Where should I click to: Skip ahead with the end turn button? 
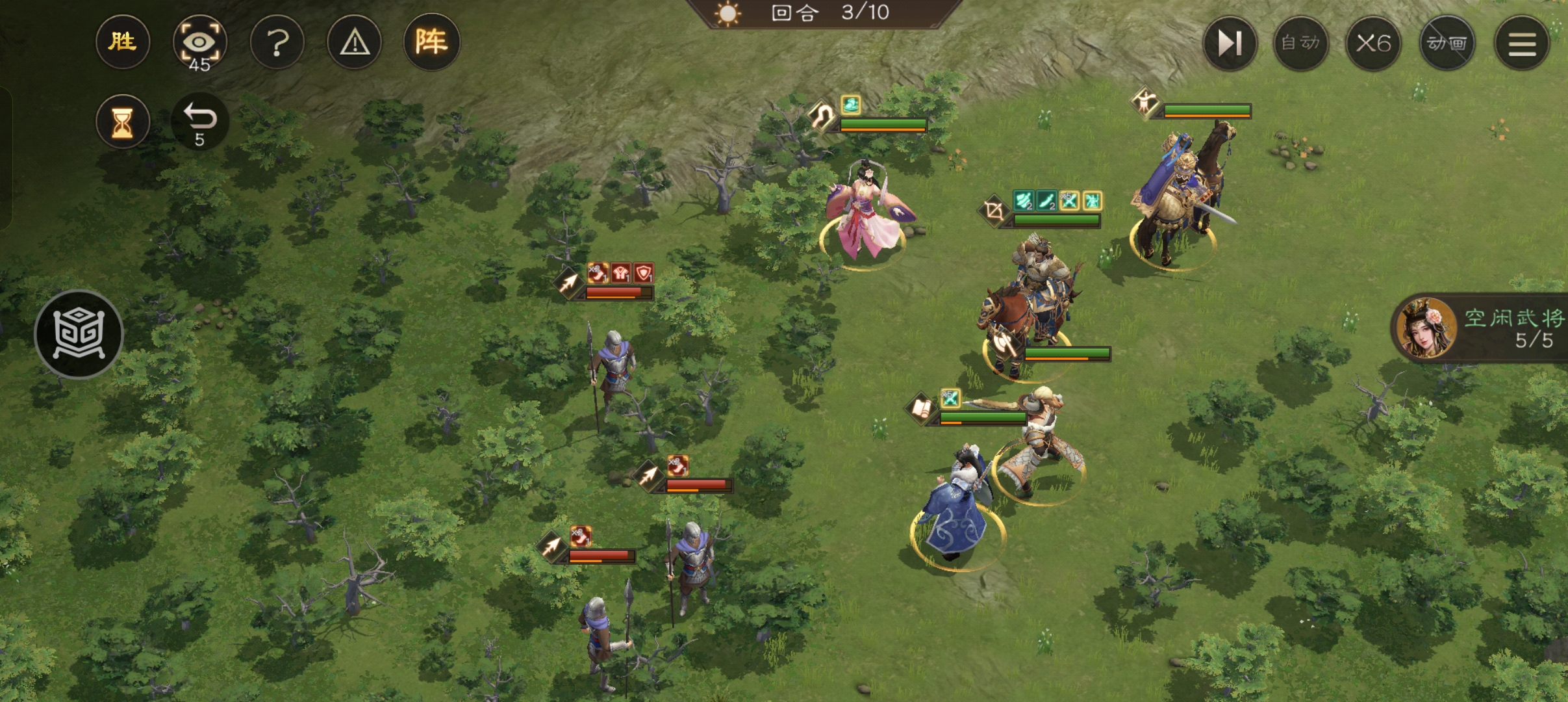(1229, 44)
